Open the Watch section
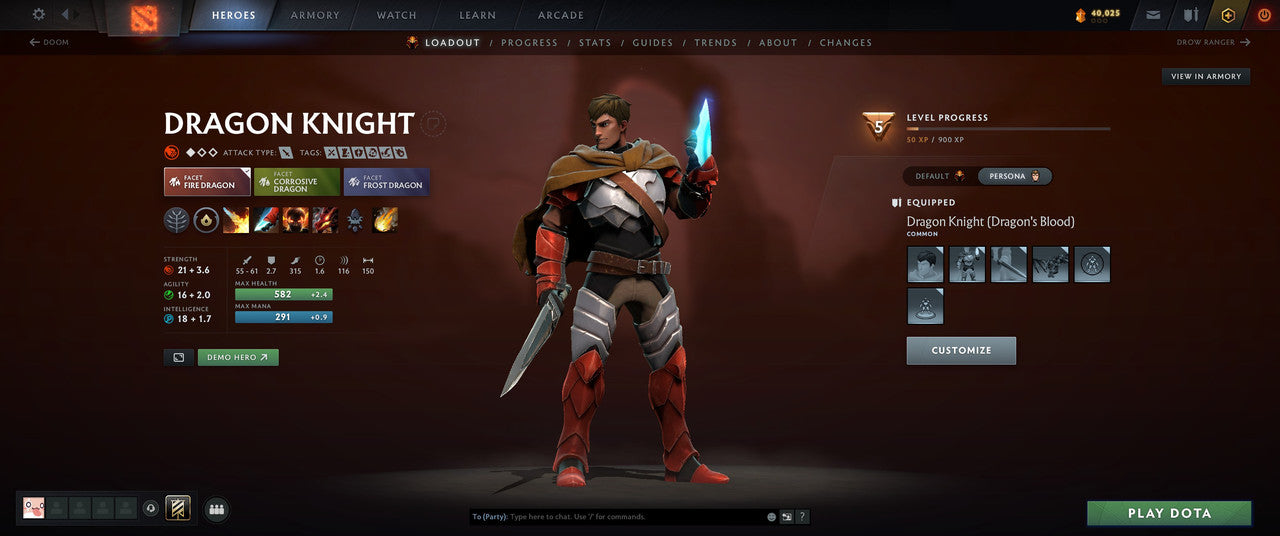 396,16
